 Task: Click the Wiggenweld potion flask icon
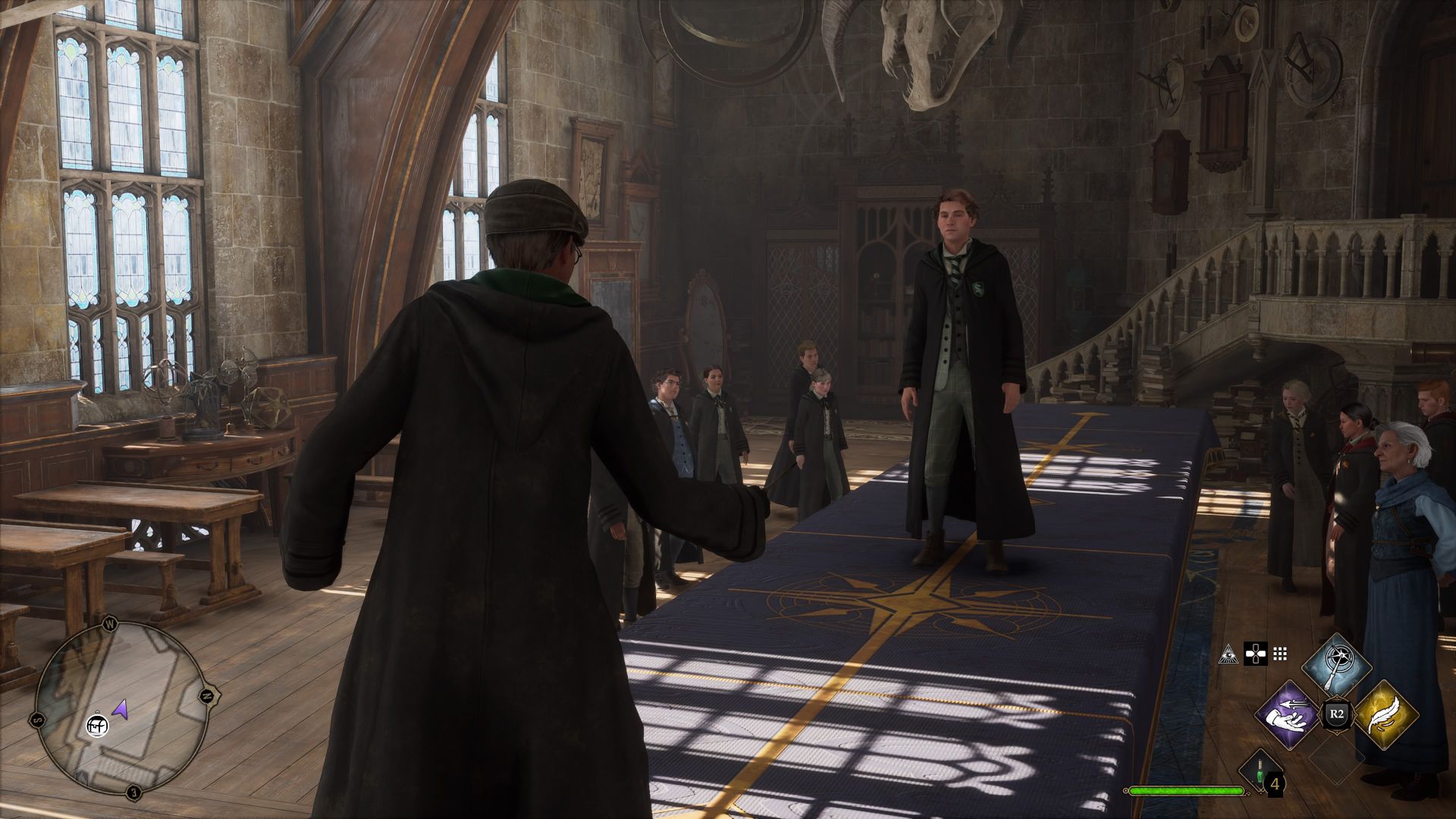tap(1258, 772)
